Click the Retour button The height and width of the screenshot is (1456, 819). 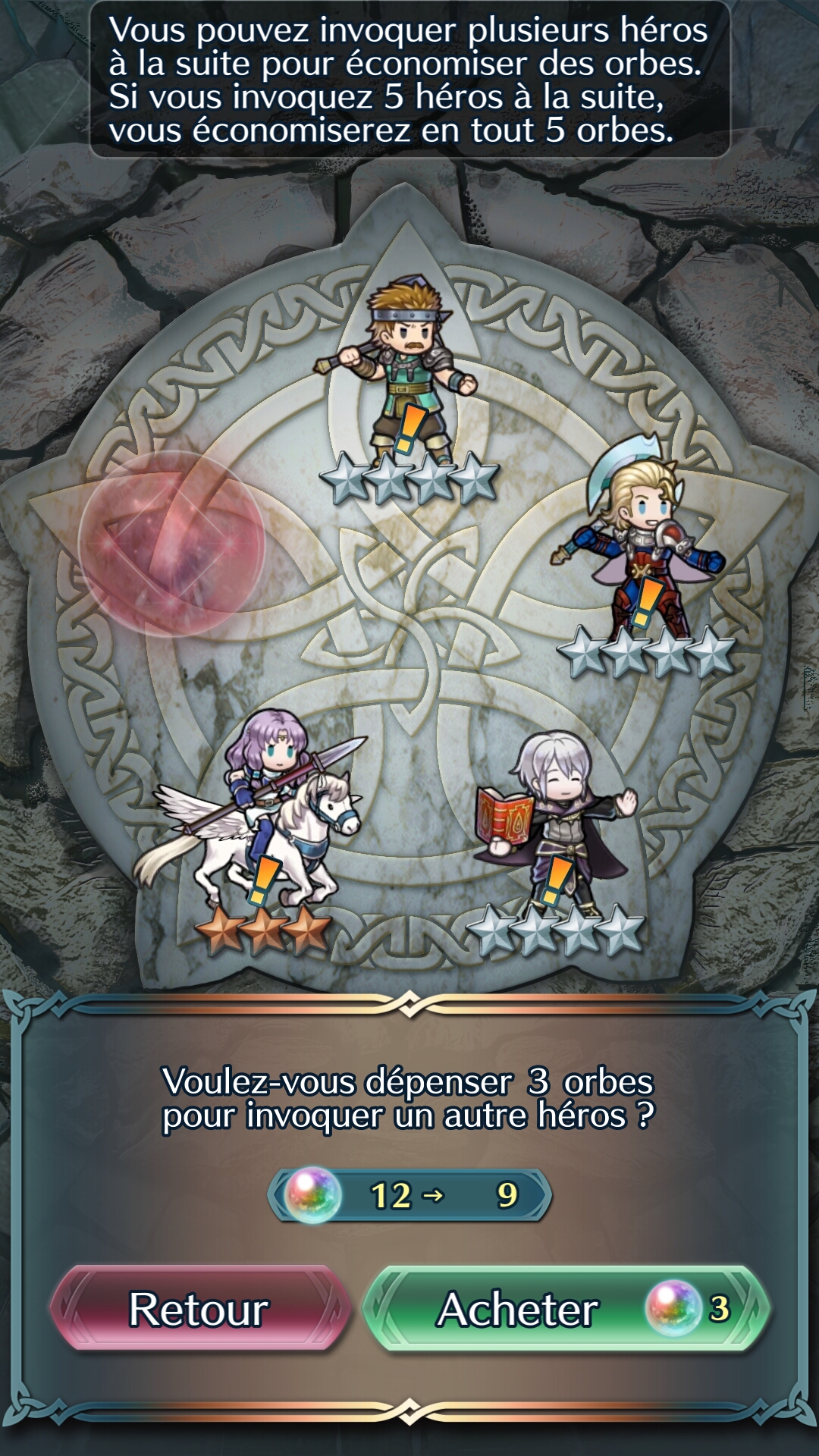tap(199, 1310)
